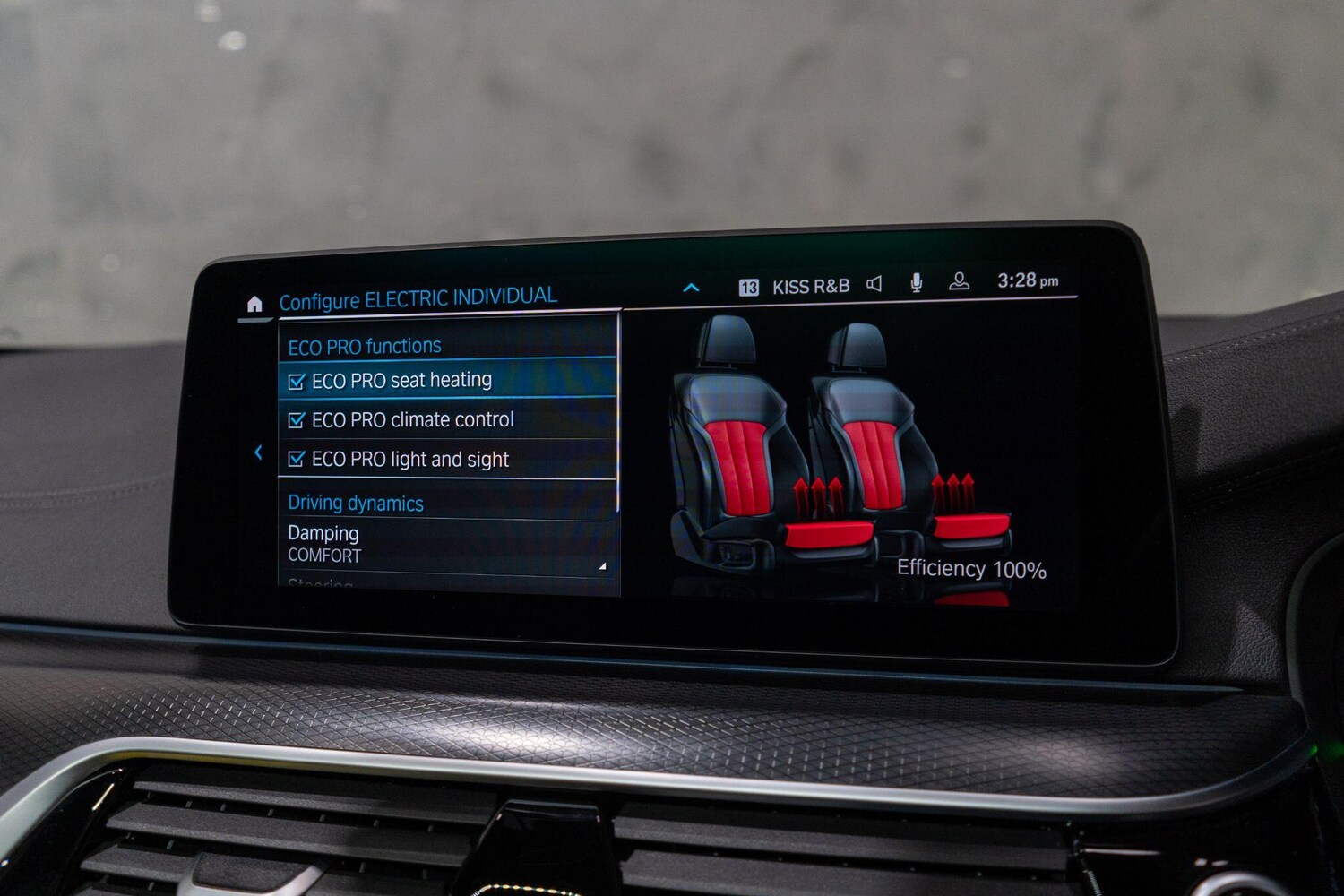Viewport: 1344px width, 896px height.
Task: Select radio preset 13 in the status bar
Action: coord(749,285)
